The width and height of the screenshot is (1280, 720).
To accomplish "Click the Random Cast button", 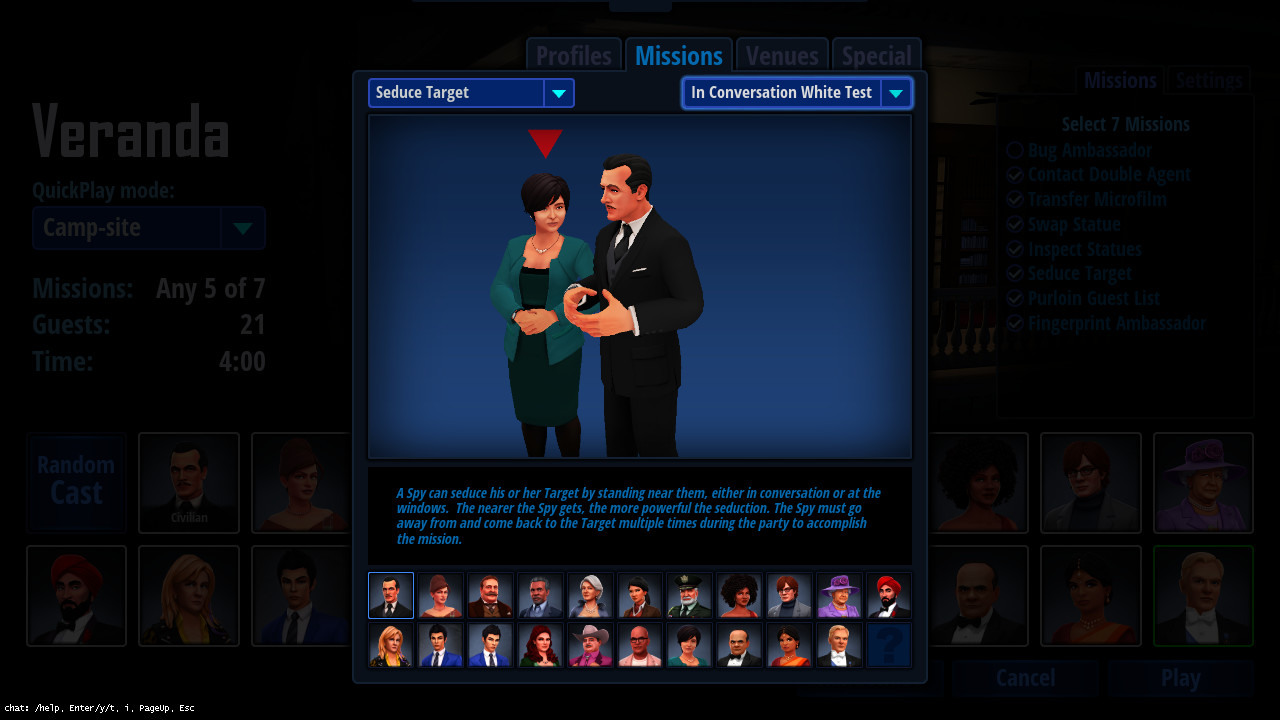I will (76, 482).
